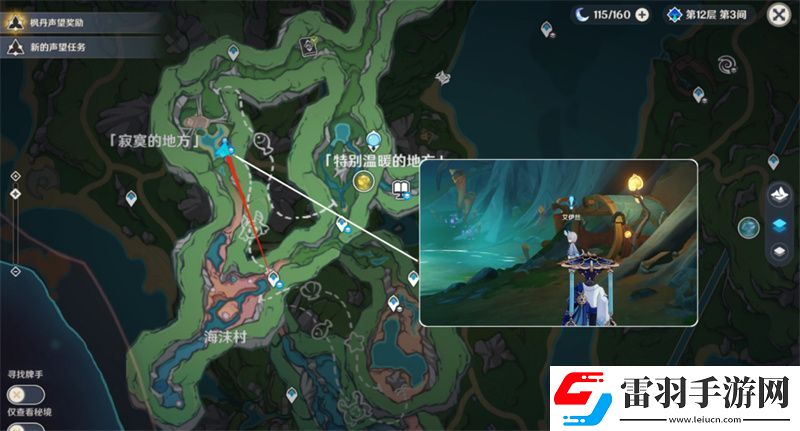Select the golden quest marker on the map
Screen dimensions: 800x431
(x=363, y=181)
